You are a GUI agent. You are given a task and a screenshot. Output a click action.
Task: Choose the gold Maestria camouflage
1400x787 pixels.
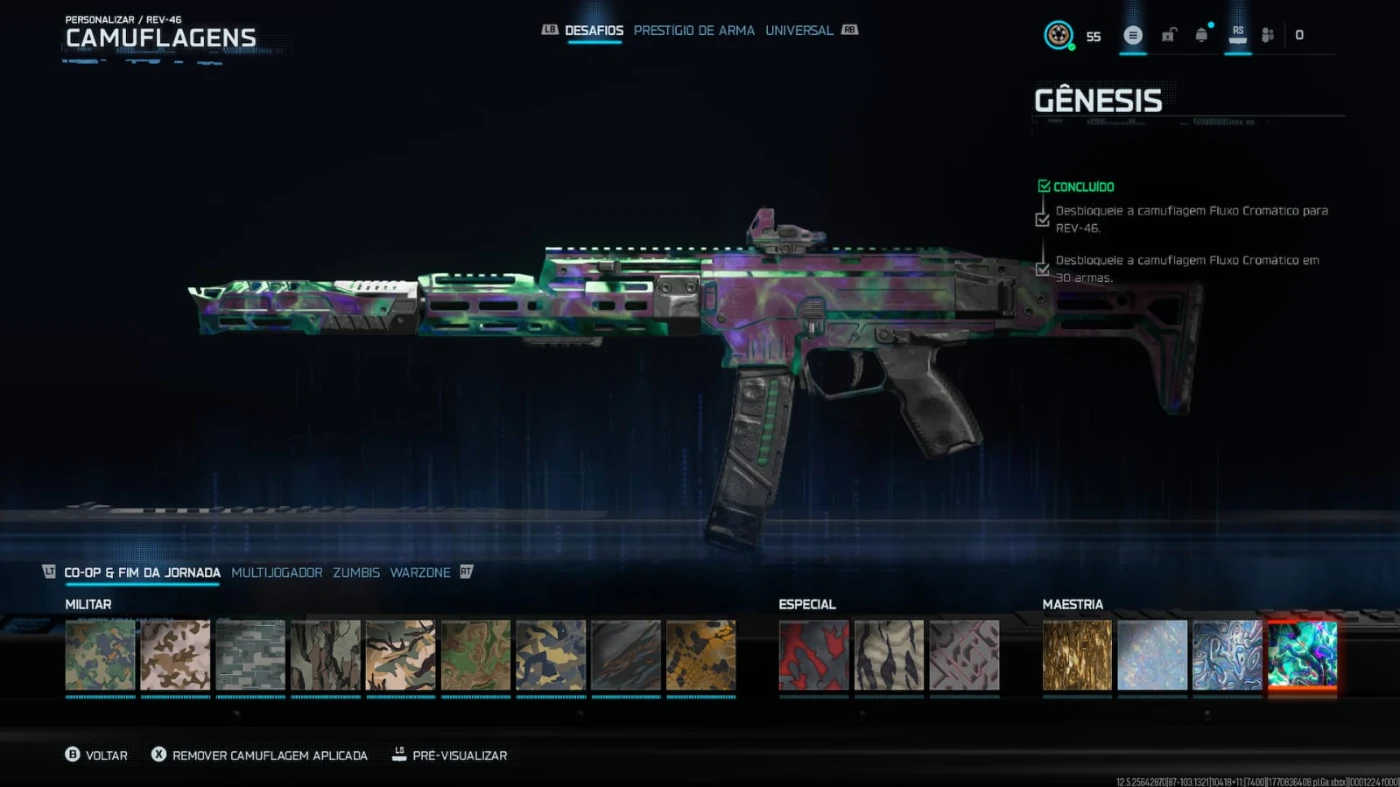coord(1077,655)
